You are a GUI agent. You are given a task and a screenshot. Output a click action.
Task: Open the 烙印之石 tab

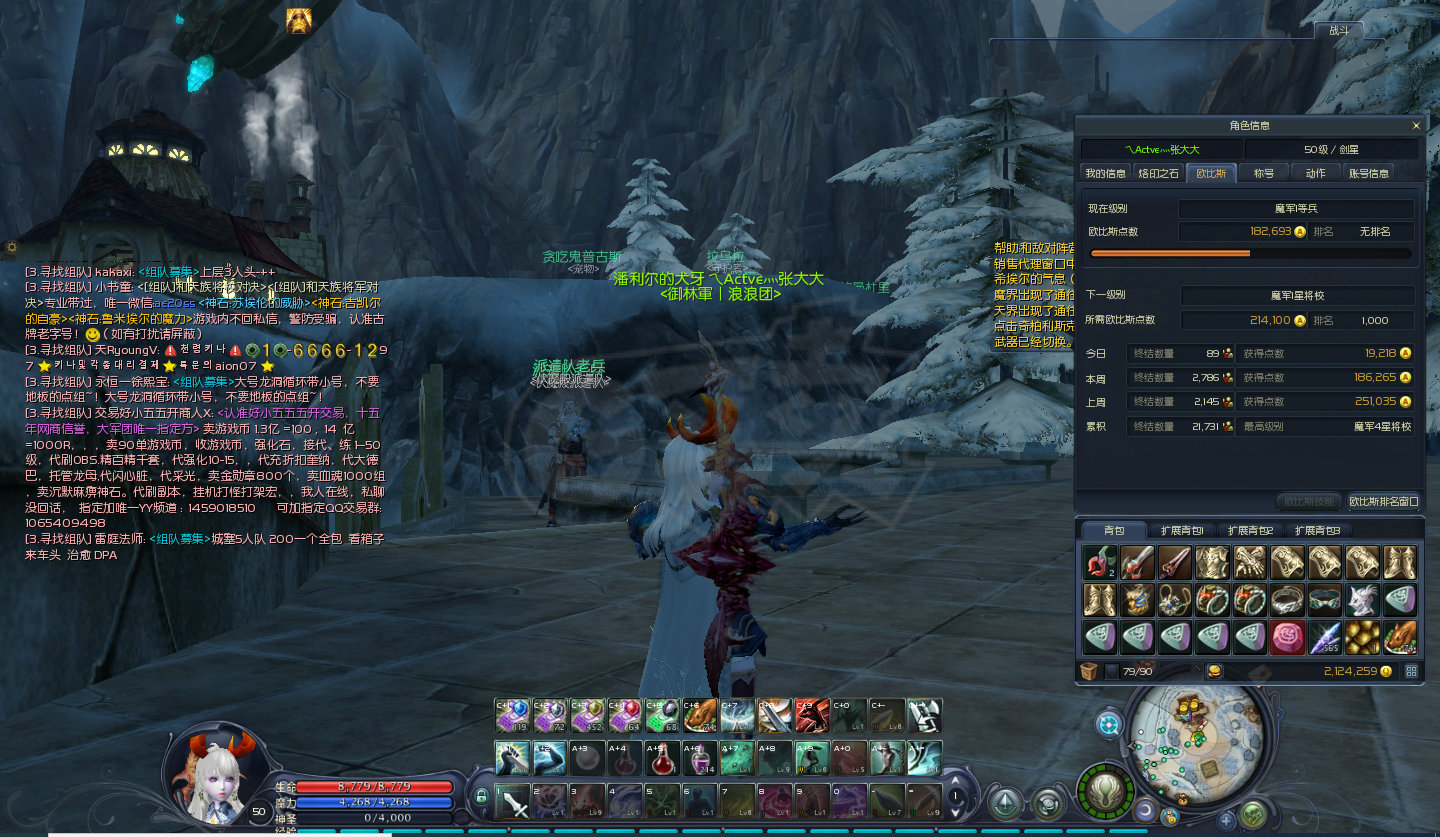click(x=1158, y=173)
